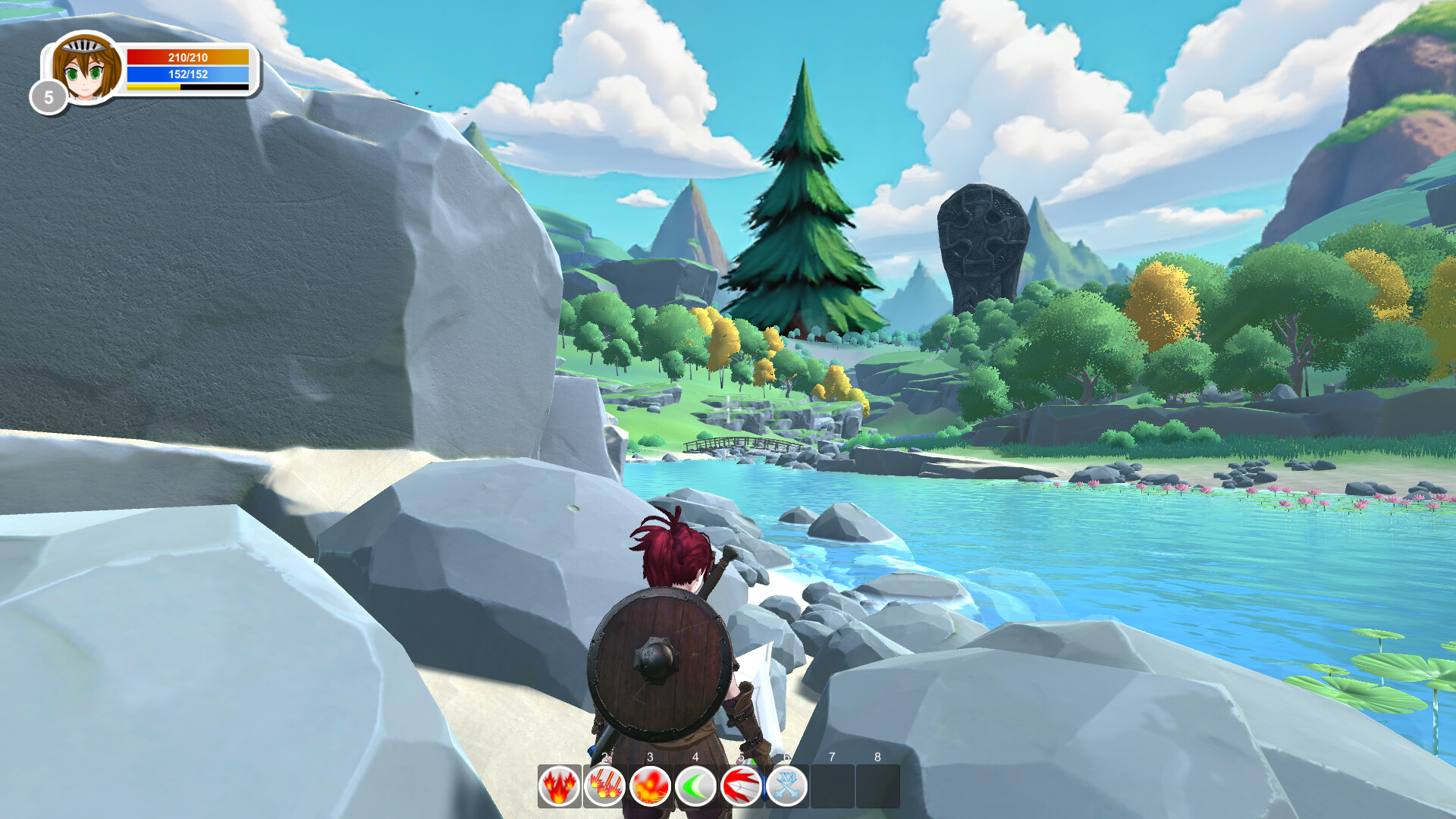The image size is (1456, 819).
Task: Click the blue mana bar showing 152/152
Action: click(x=187, y=74)
